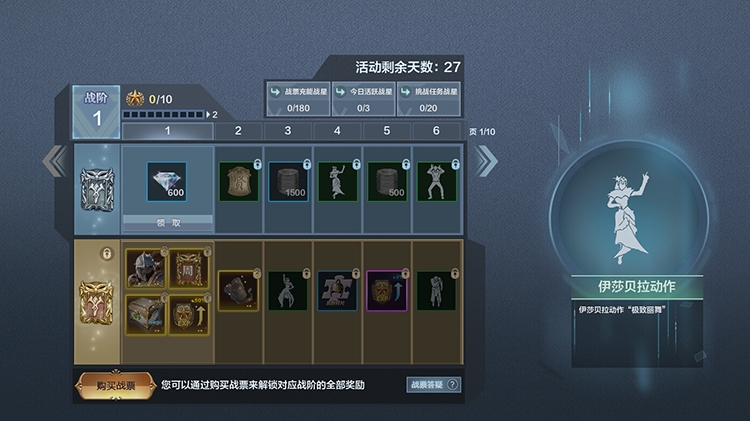750x421 pixels.
Task: Select the helmeted knight skin reward
Action: pyautogui.click(x=145, y=267)
